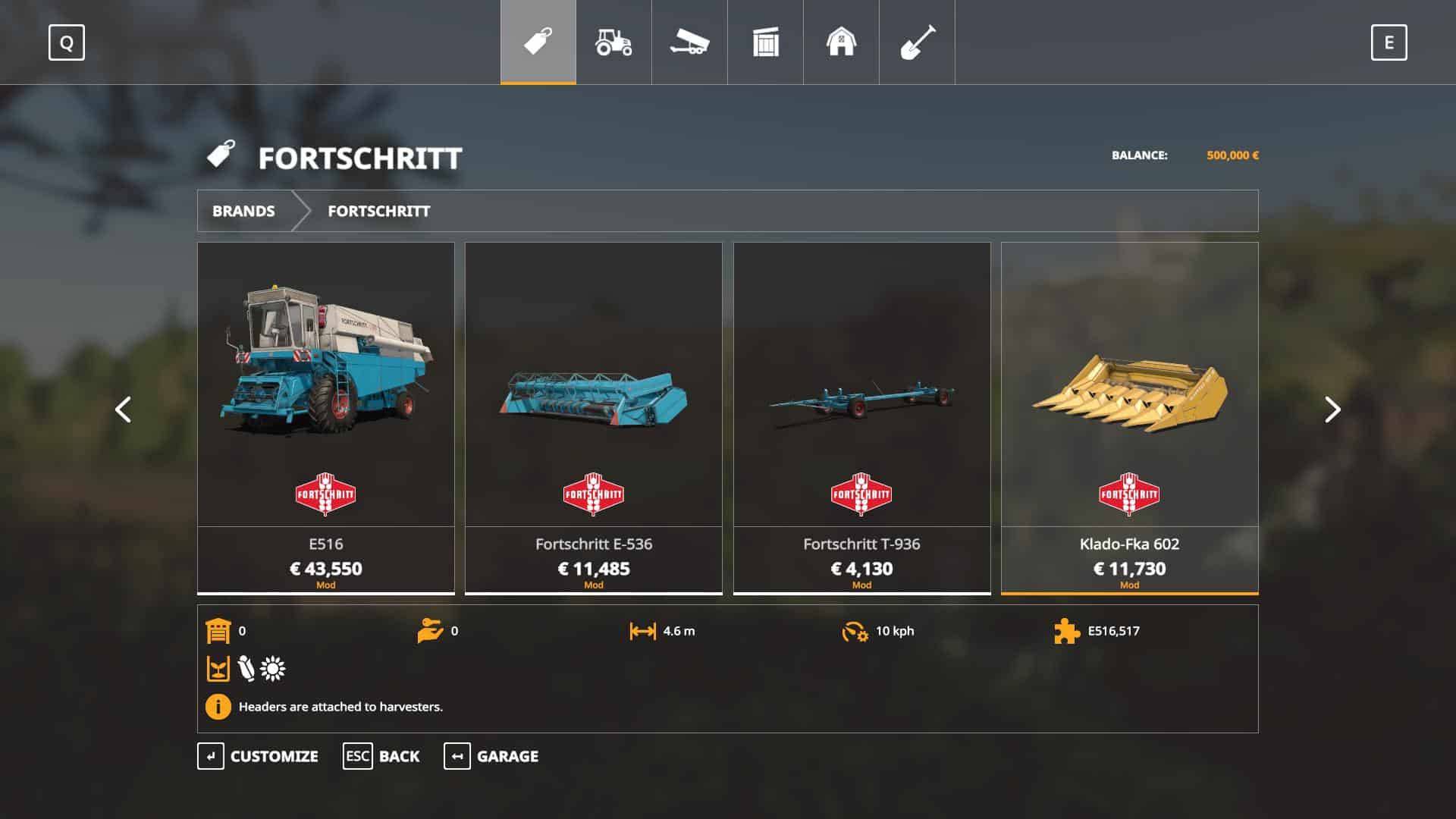Screen dimensions: 1456x819
Task: Go back to Brands breadcrumb
Action: point(243,211)
